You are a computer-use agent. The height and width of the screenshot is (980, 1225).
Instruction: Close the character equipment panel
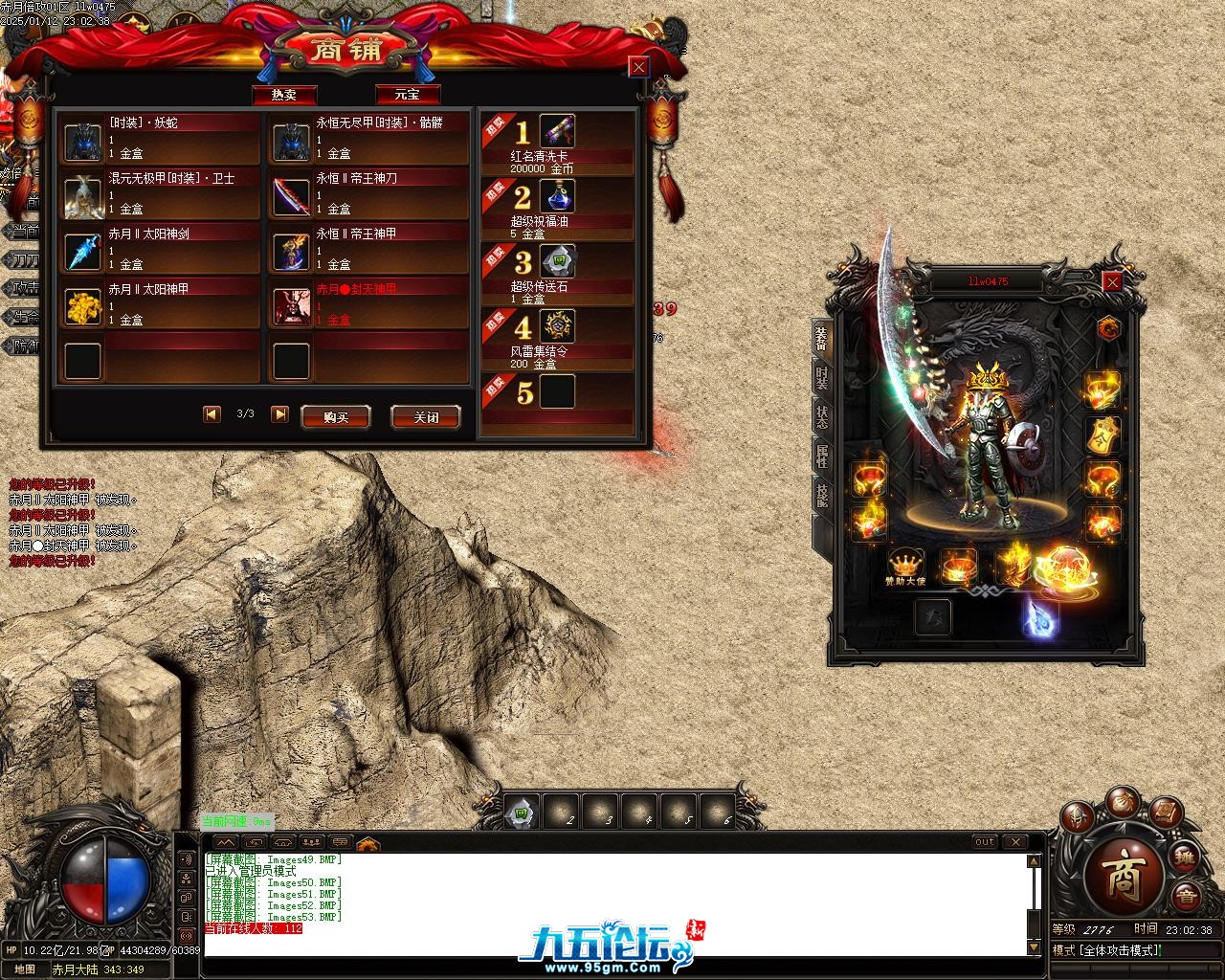point(1112,282)
